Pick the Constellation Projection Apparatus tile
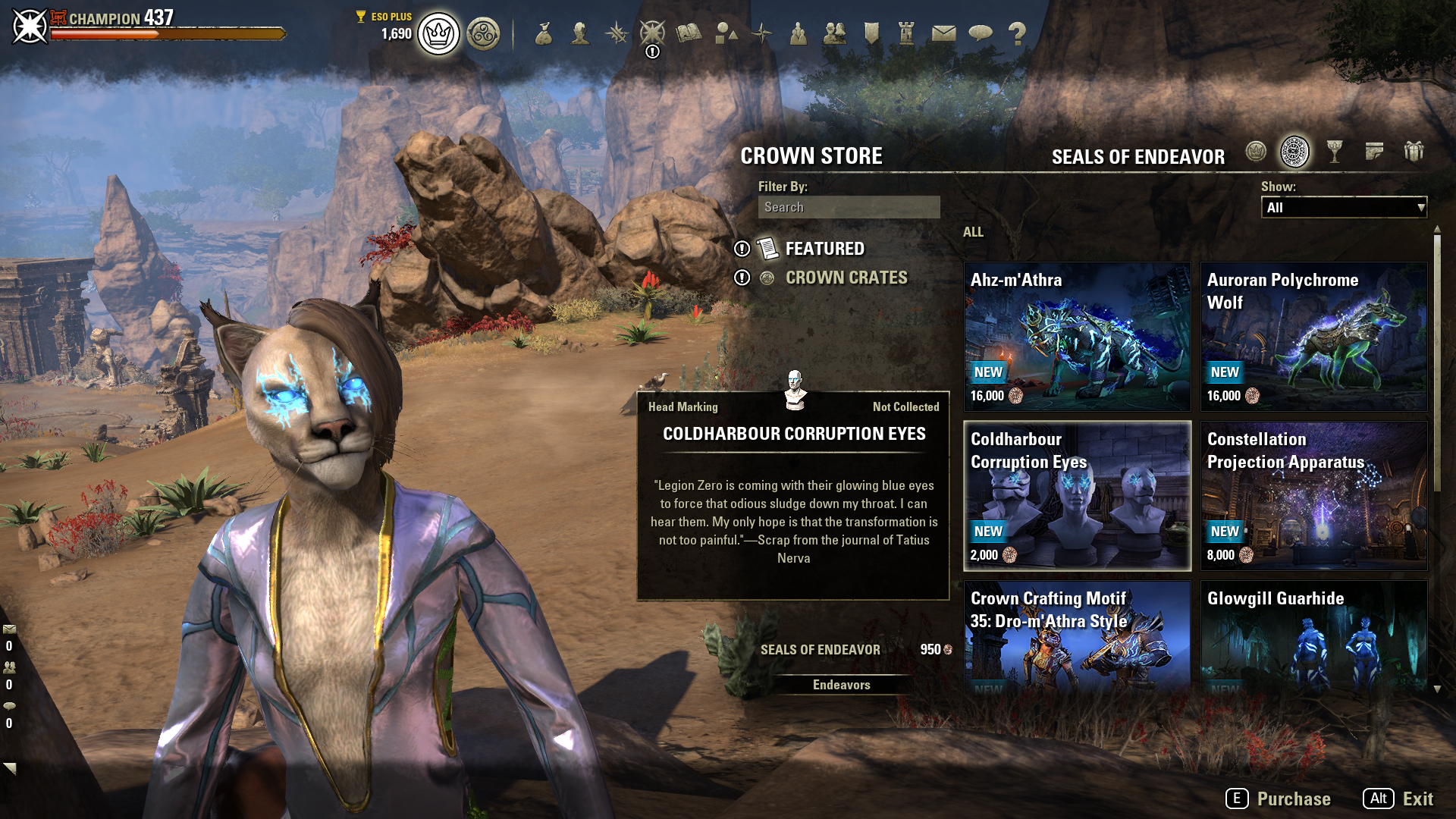The width and height of the screenshot is (1456, 819). pyautogui.click(x=1313, y=496)
